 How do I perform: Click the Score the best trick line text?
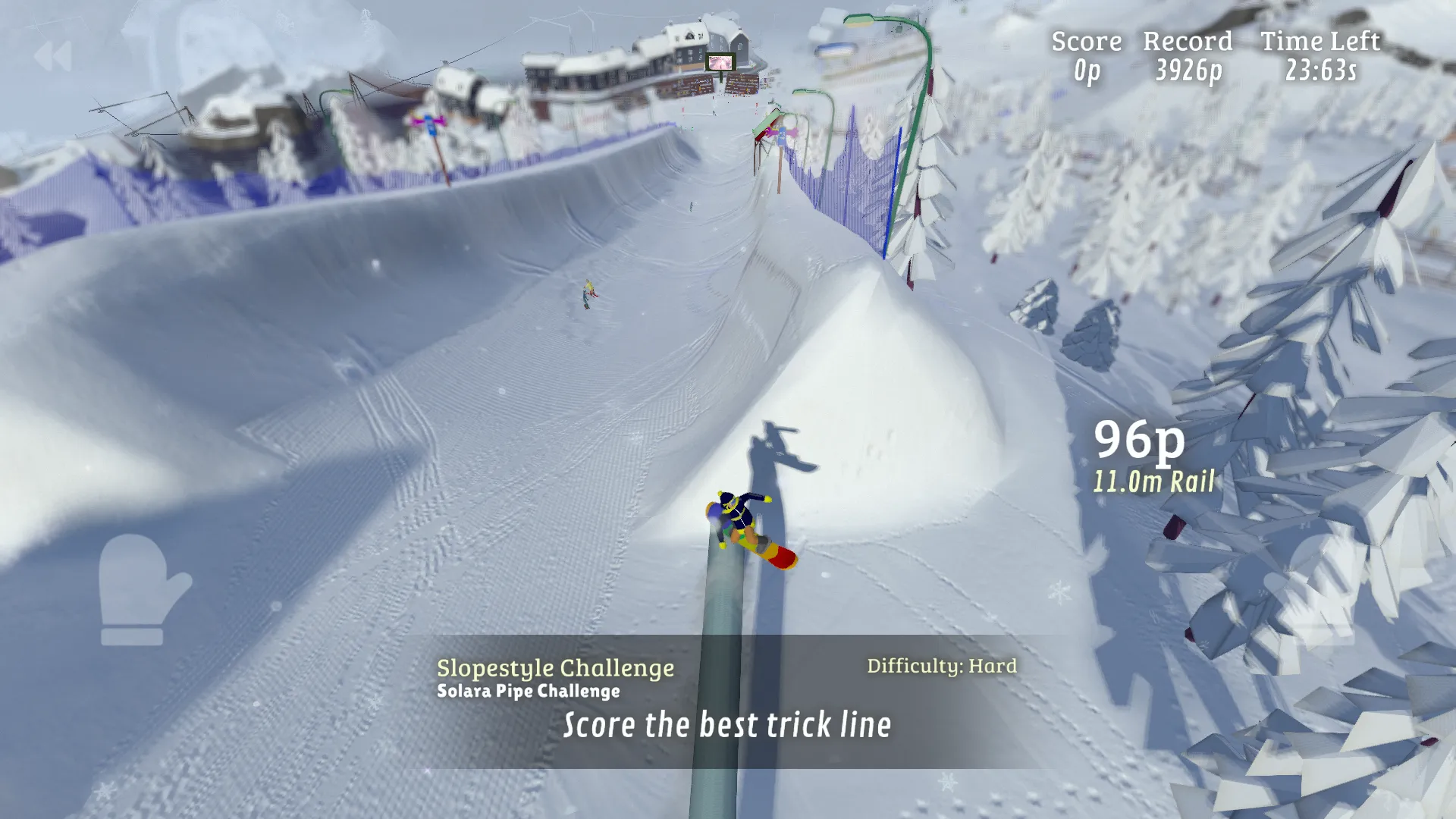coord(726,725)
